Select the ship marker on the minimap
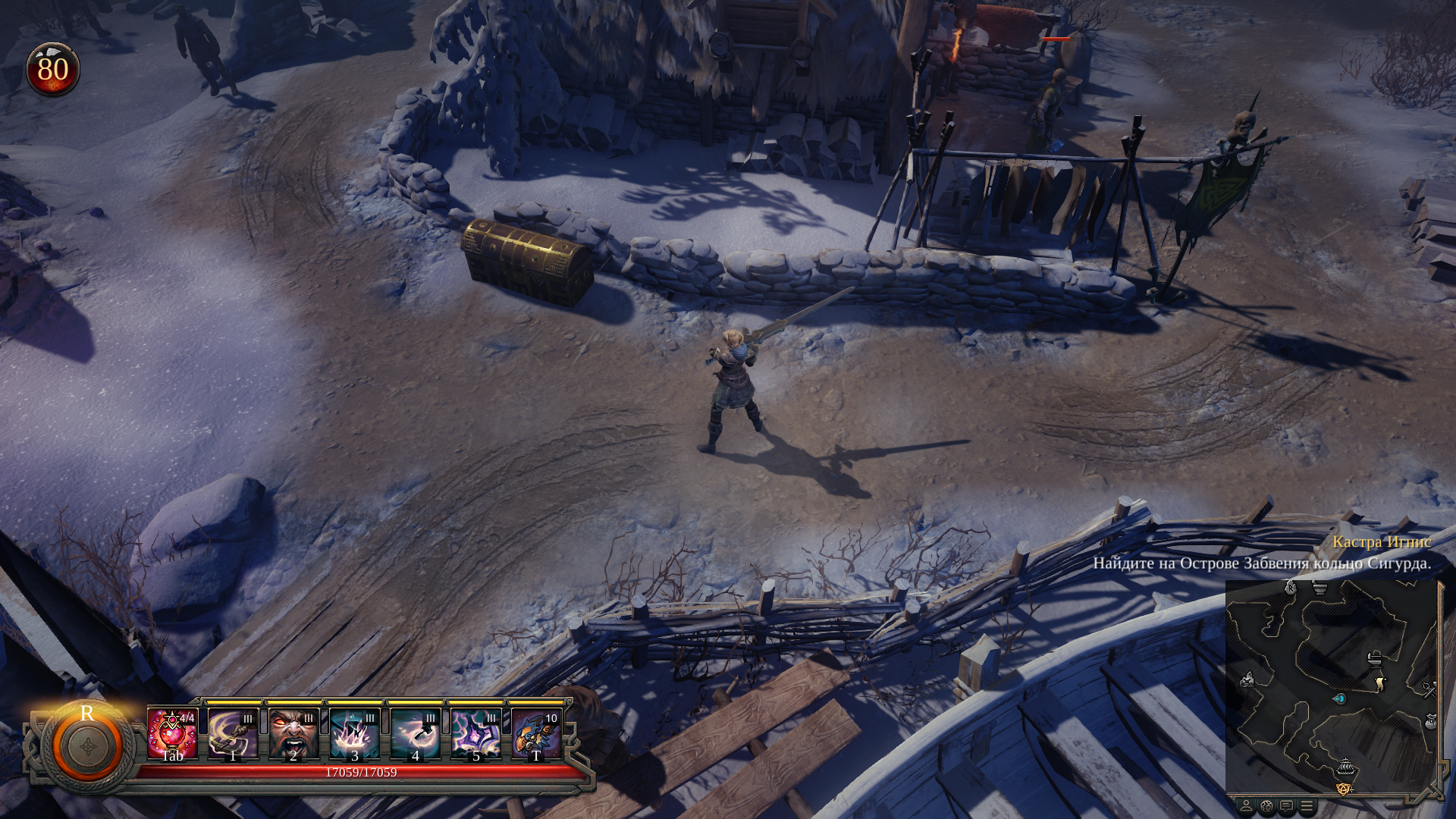The image size is (1456, 819). point(1345,767)
